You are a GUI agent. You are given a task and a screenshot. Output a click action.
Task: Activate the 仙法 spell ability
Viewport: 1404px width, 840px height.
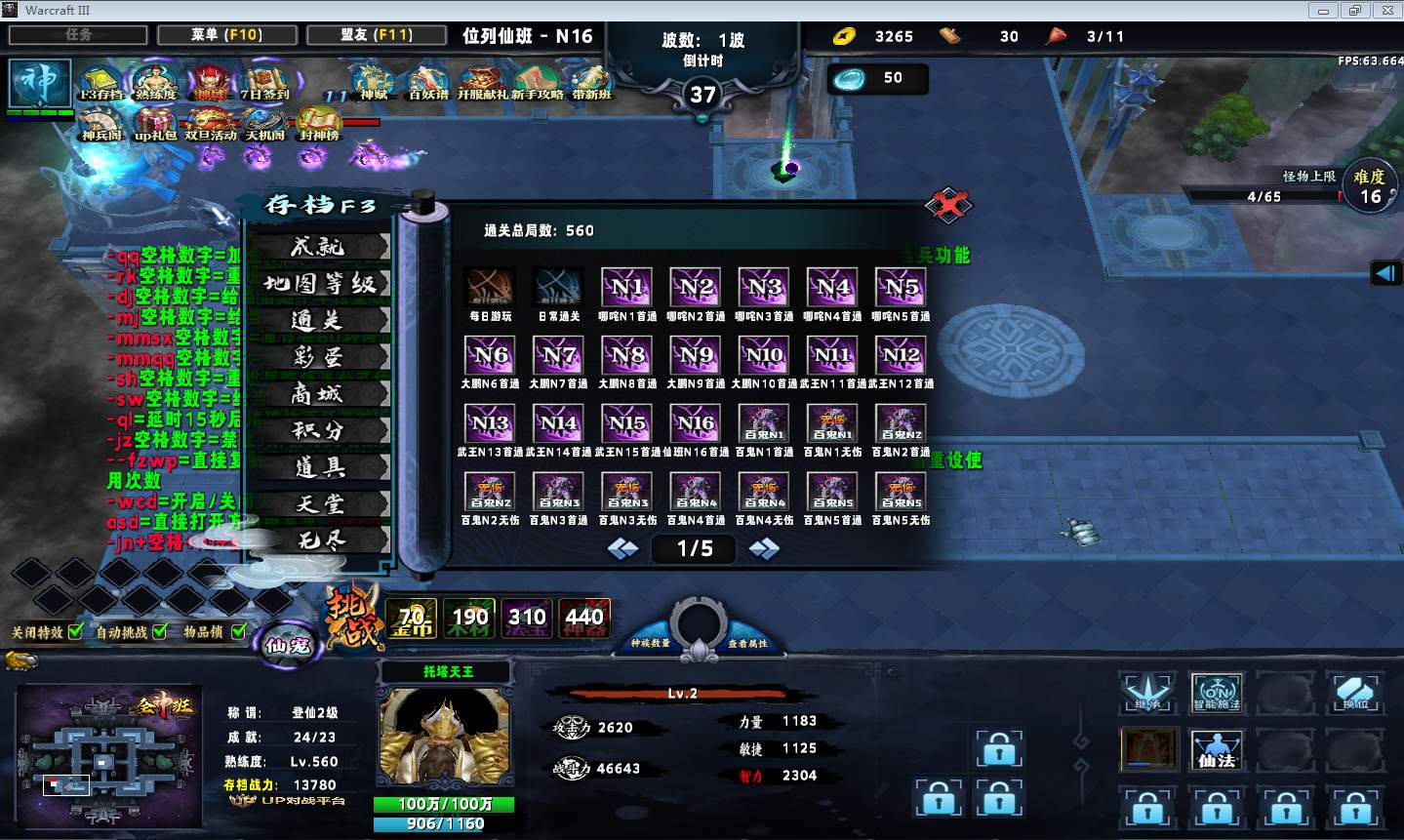1217,749
